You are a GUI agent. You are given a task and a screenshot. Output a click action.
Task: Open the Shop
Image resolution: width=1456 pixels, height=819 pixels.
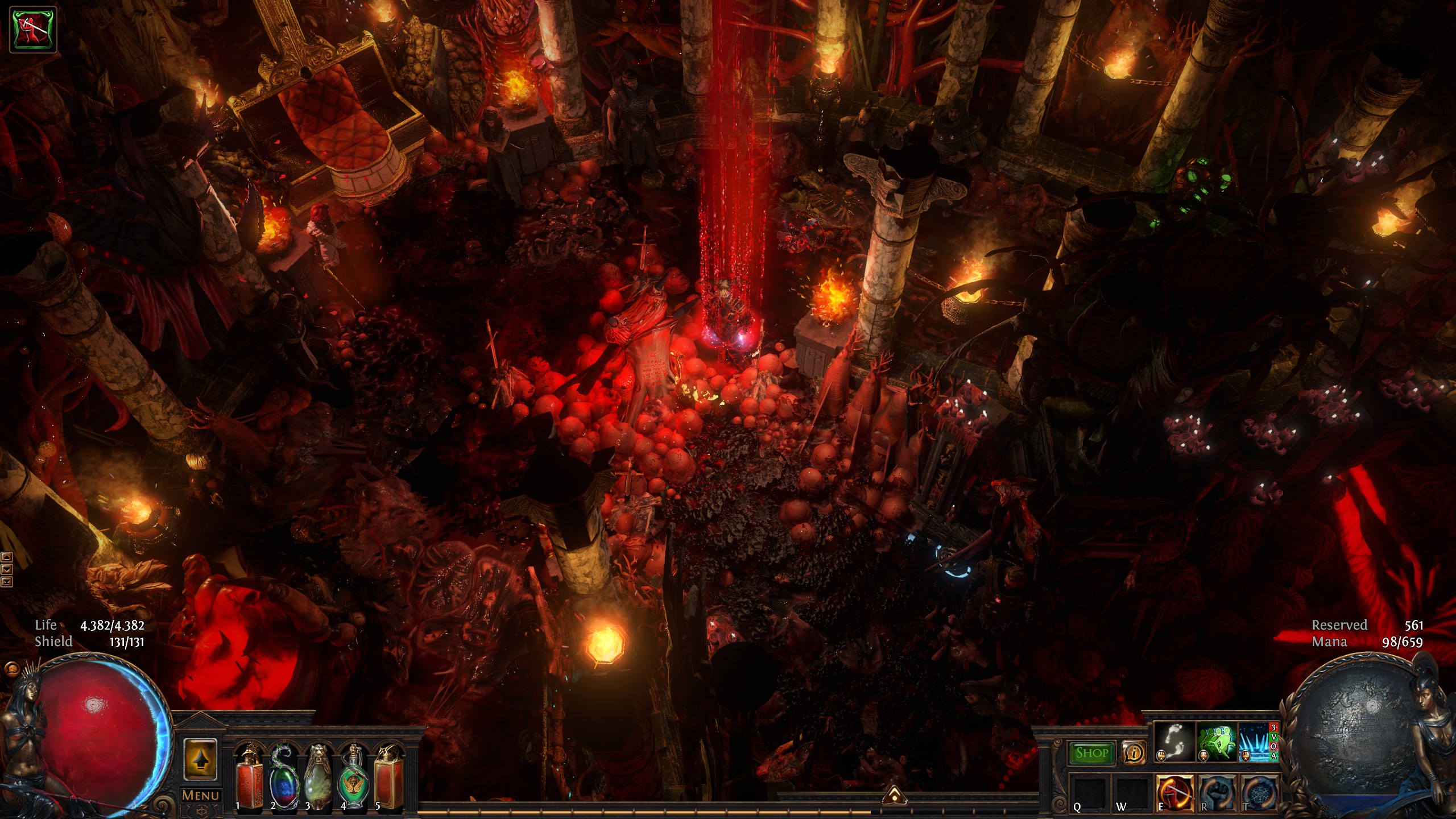tap(1091, 753)
